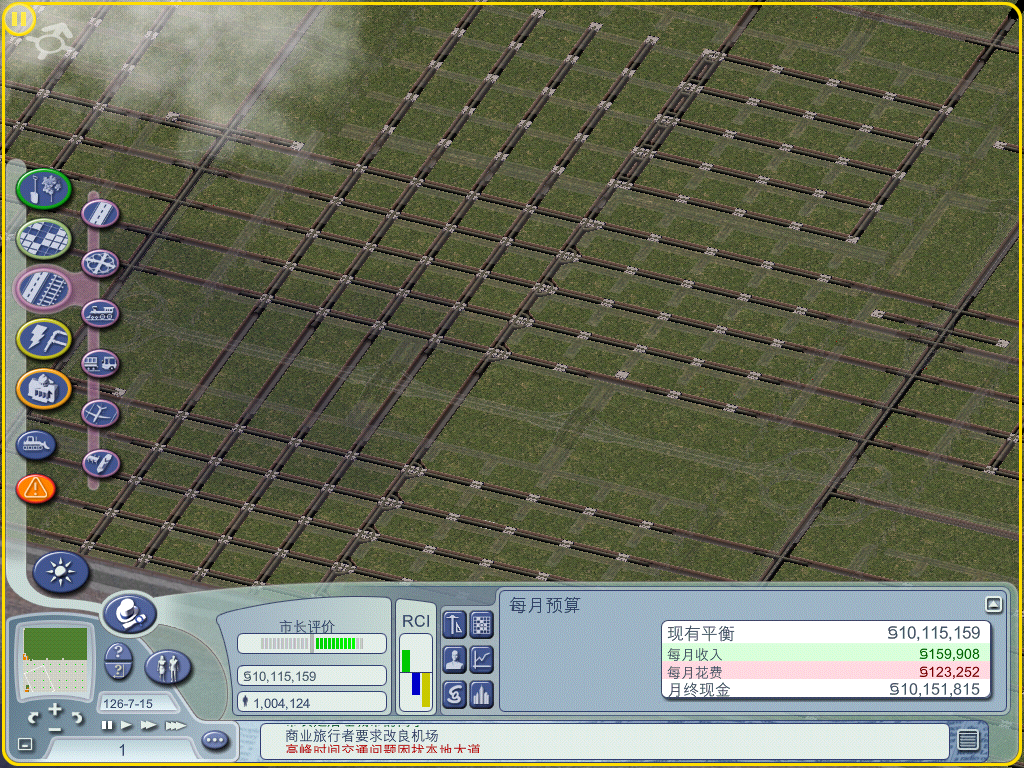Choose the airport airplane tool
Image resolution: width=1024 pixels, height=768 pixels.
101,413
